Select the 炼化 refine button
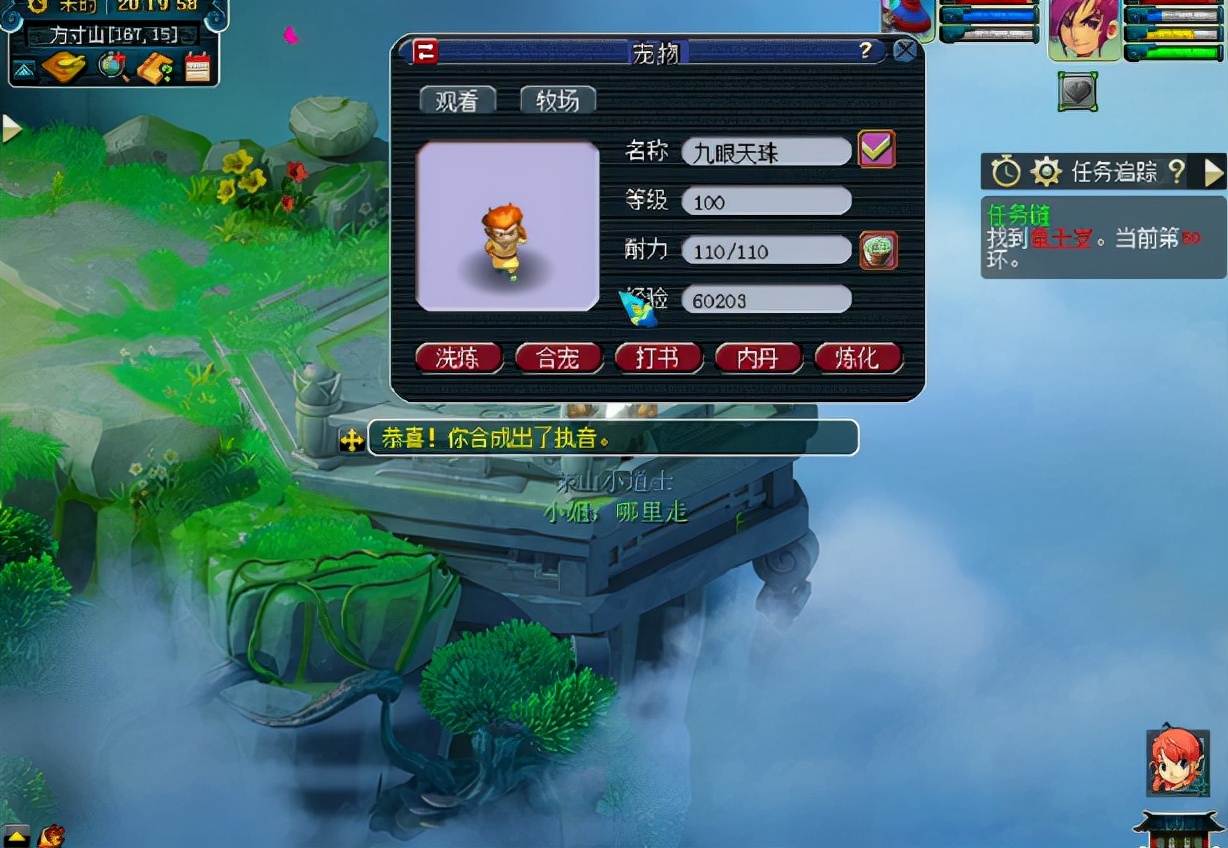The height and width of the screenshot is (848, 1228). click(858, 358)
